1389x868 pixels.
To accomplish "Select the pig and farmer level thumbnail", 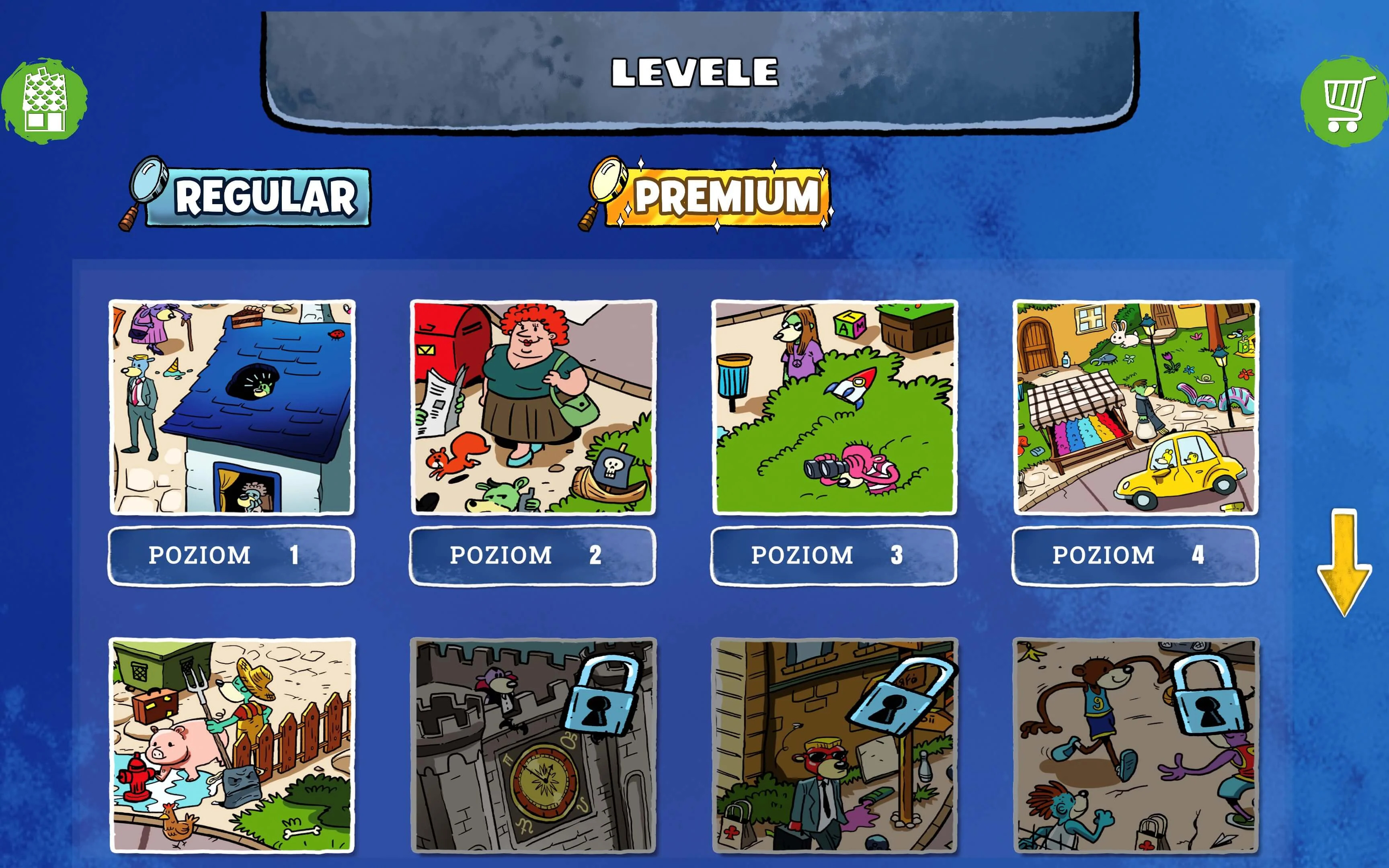I will (x=232, y=745).
